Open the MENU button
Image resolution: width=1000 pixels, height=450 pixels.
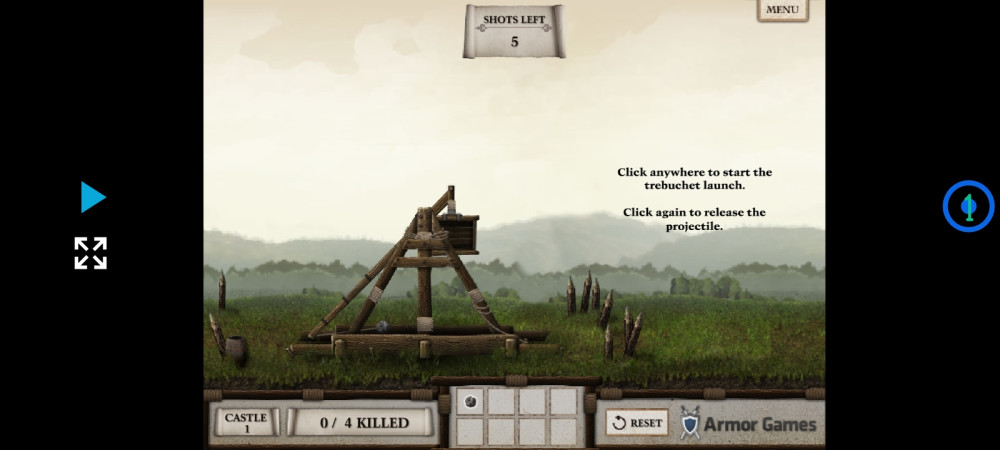(782, 10)
